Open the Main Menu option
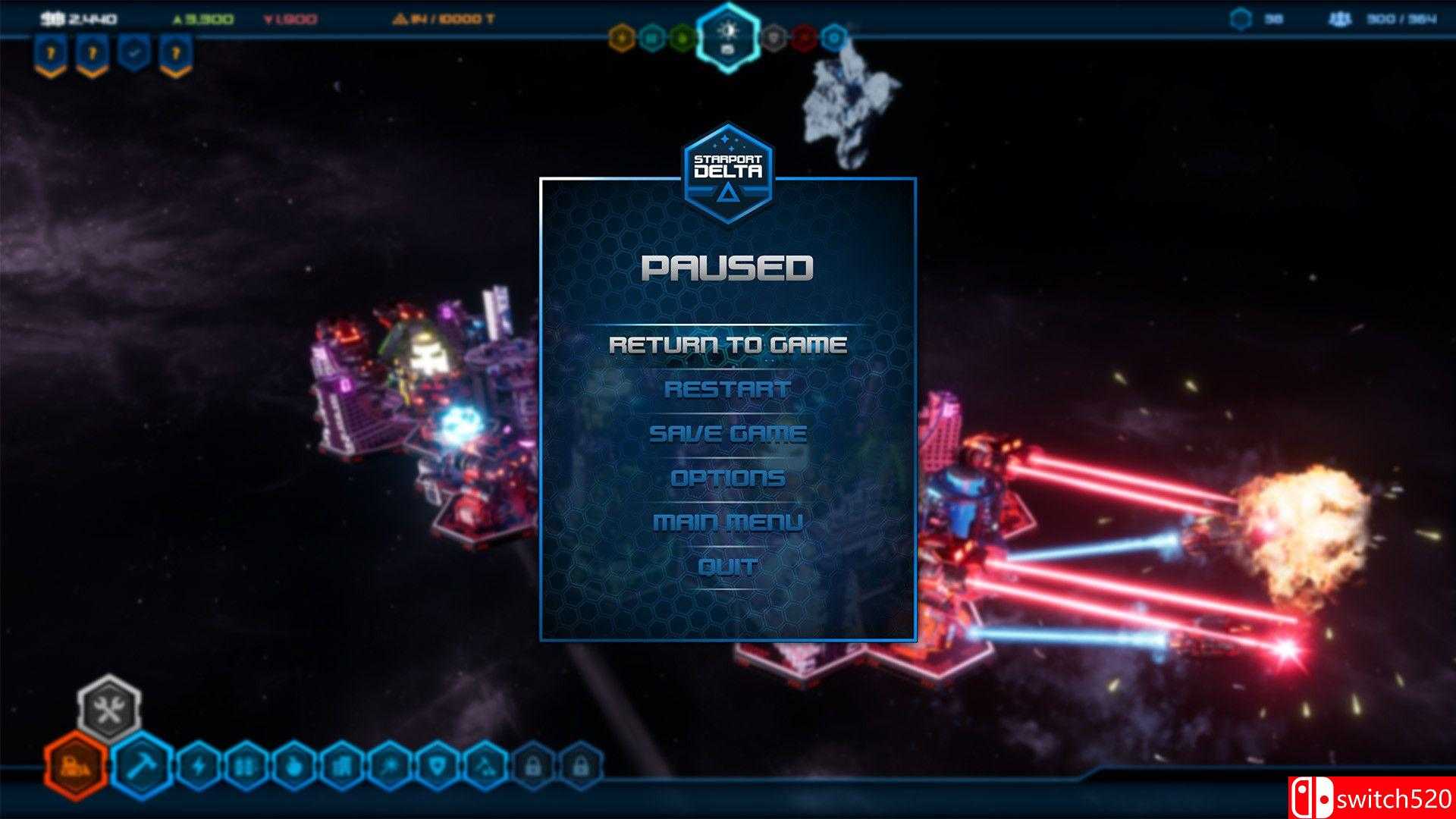 point(728,521)
